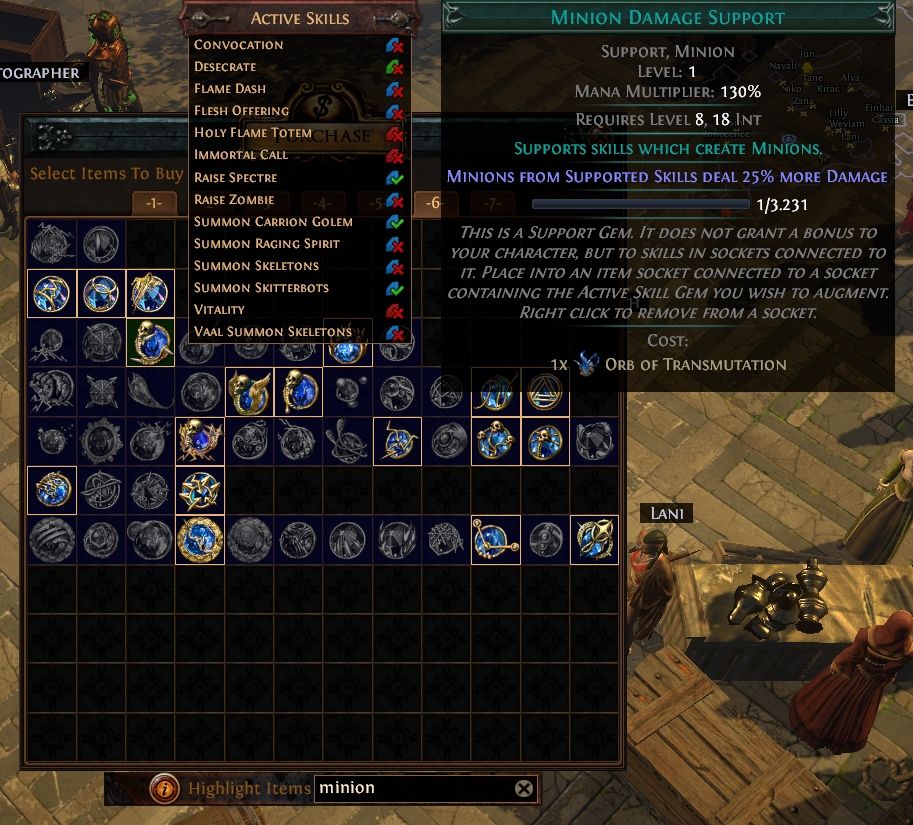Select Convocation in Active Skills list
The height and width of the screenshot is (825, 913).
[x=239, y=45]
